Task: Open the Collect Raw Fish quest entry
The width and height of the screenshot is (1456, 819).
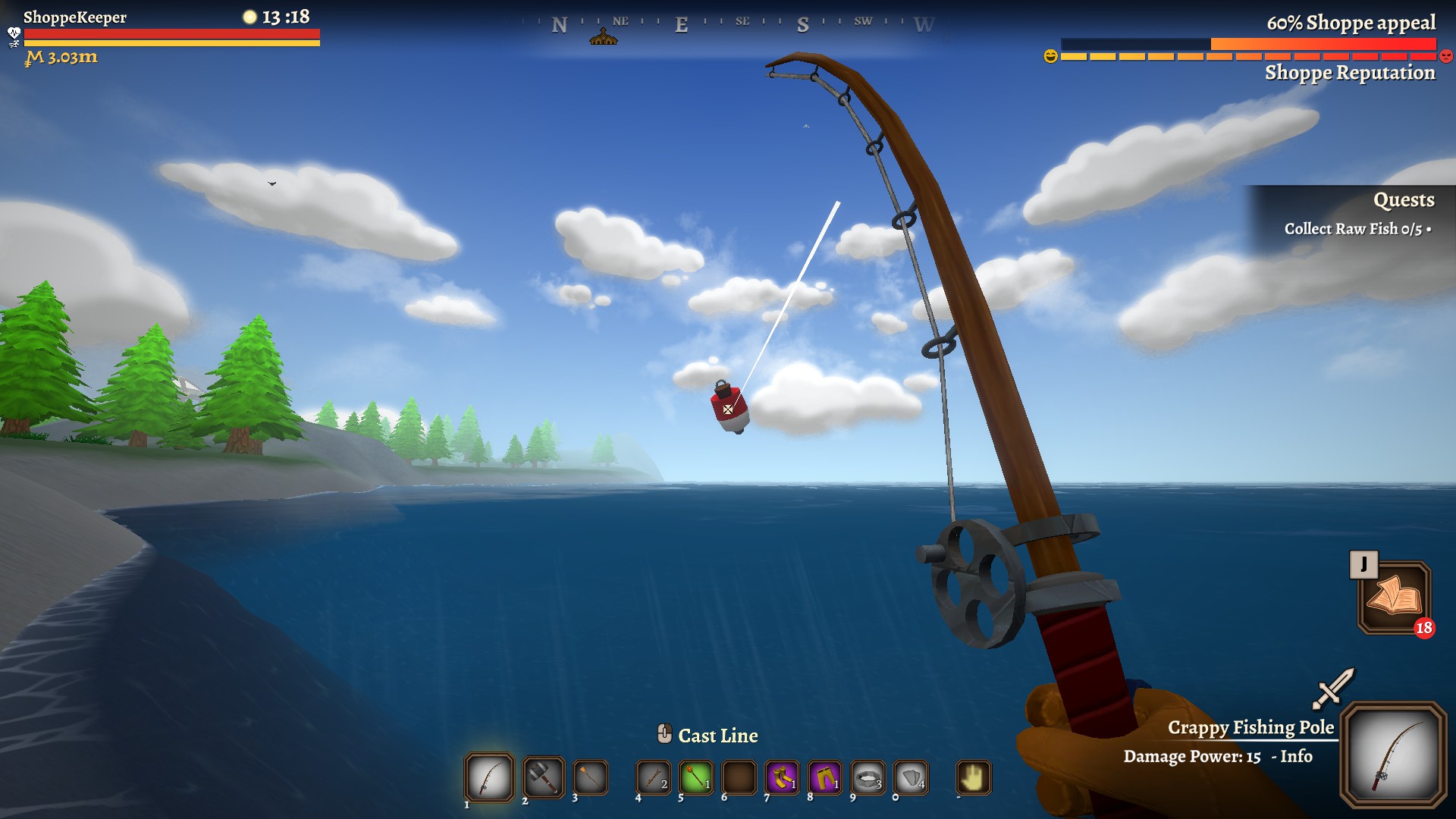Action: click(1358, 229)
